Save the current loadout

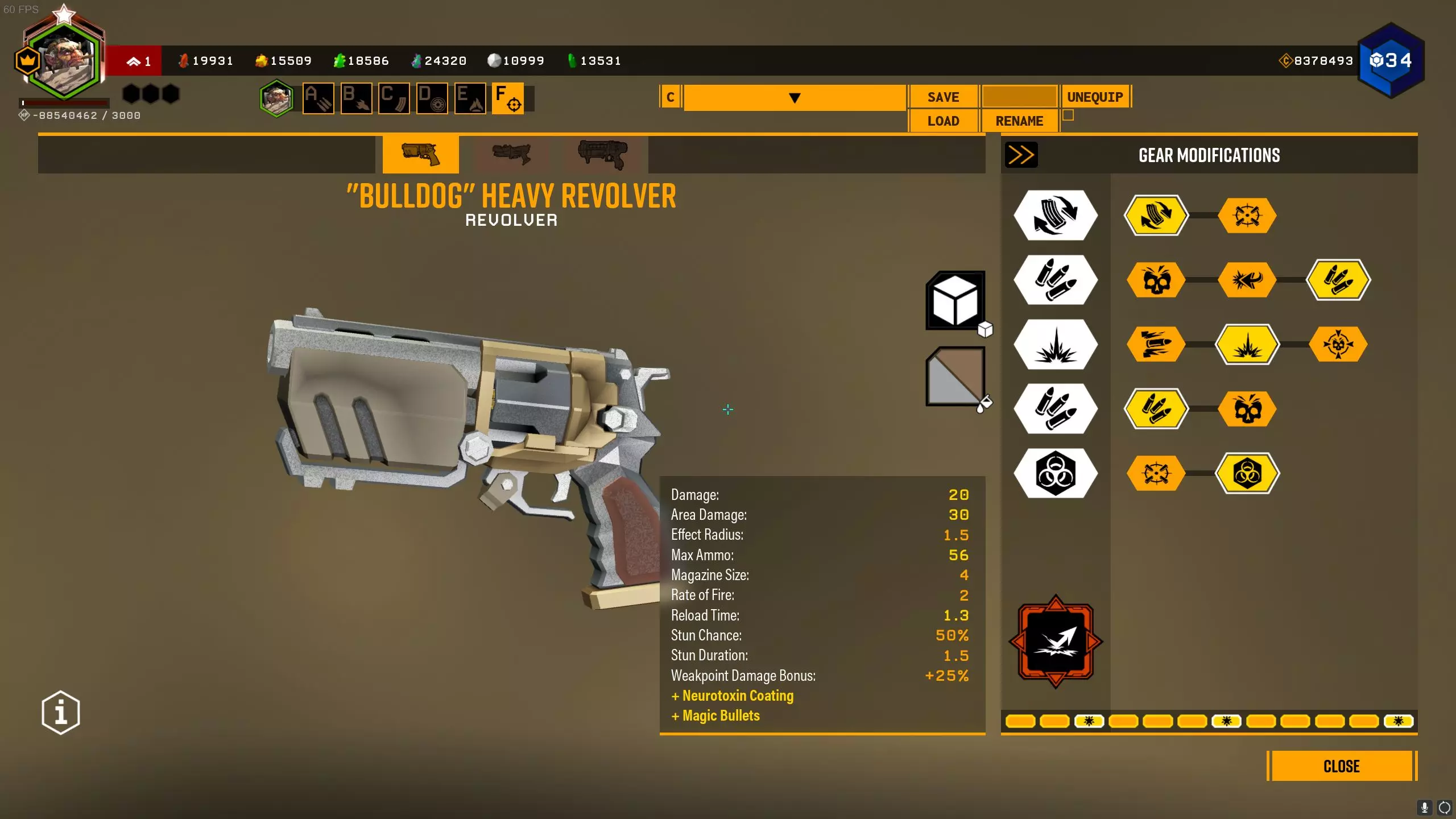(x=943, y=97)
